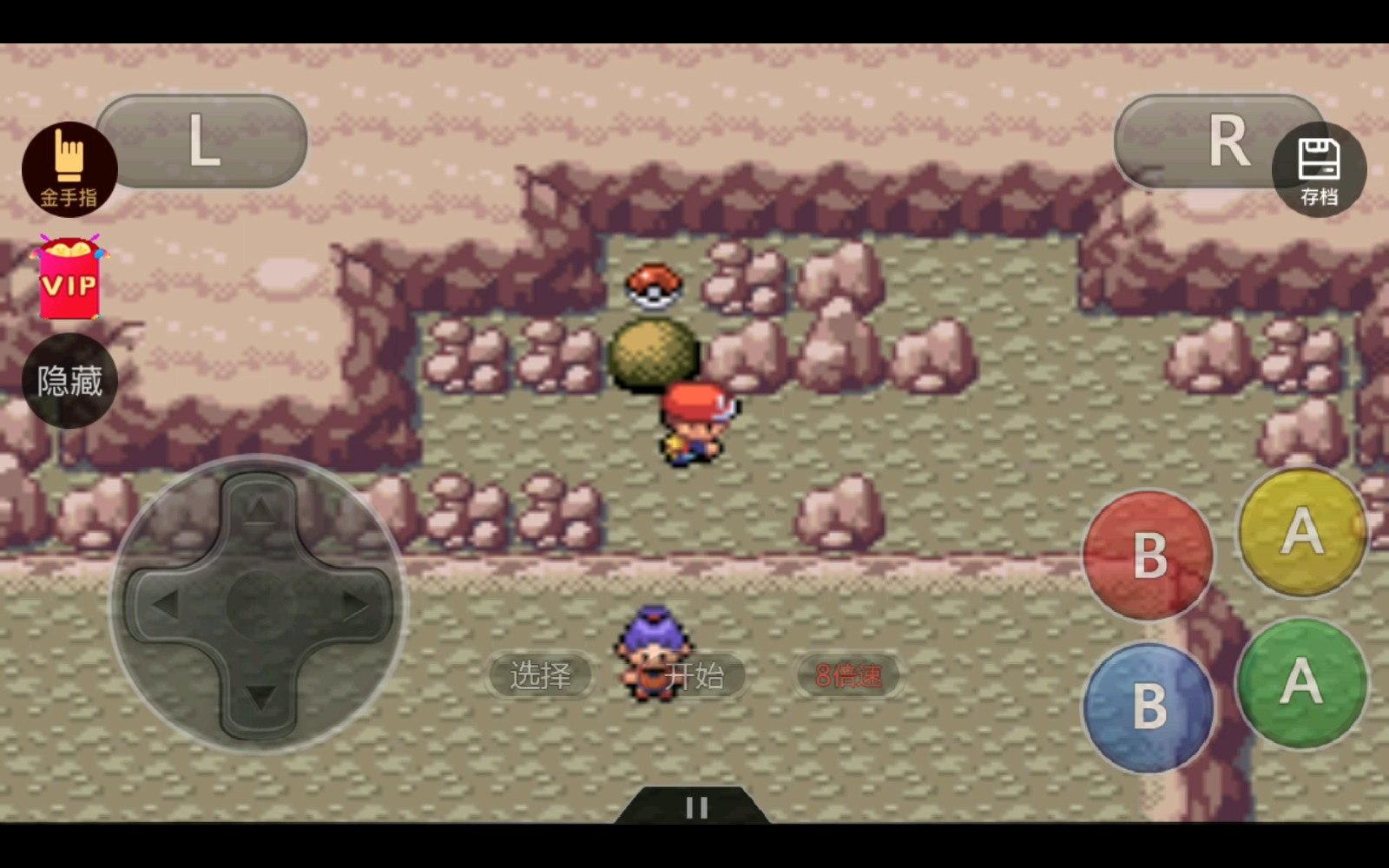The width and height of the screenshot is (1389, 868).
Task: Click the 开始 start button
Action: pos(694,675)
